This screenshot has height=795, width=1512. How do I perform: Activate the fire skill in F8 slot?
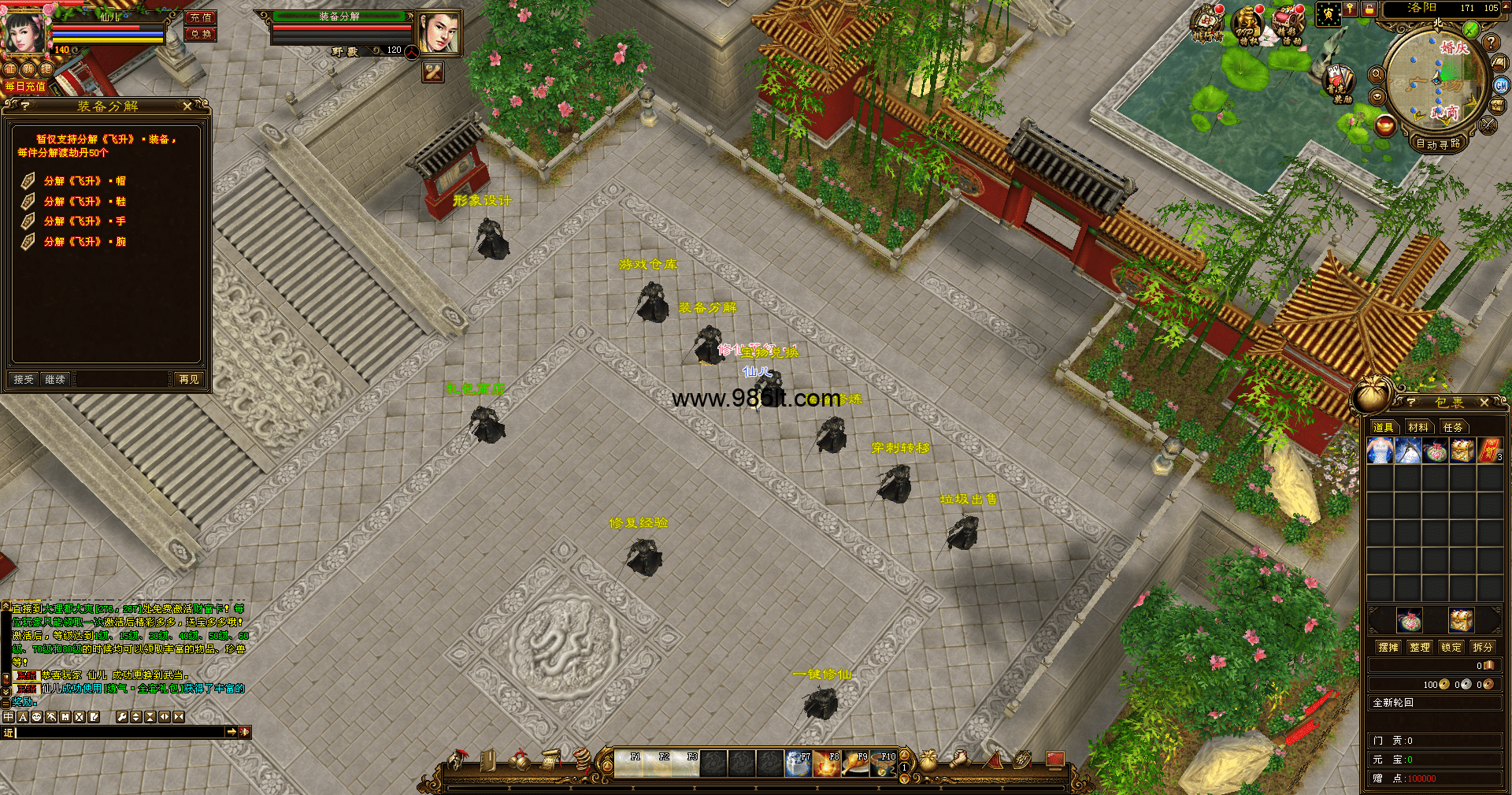(827, 763)
